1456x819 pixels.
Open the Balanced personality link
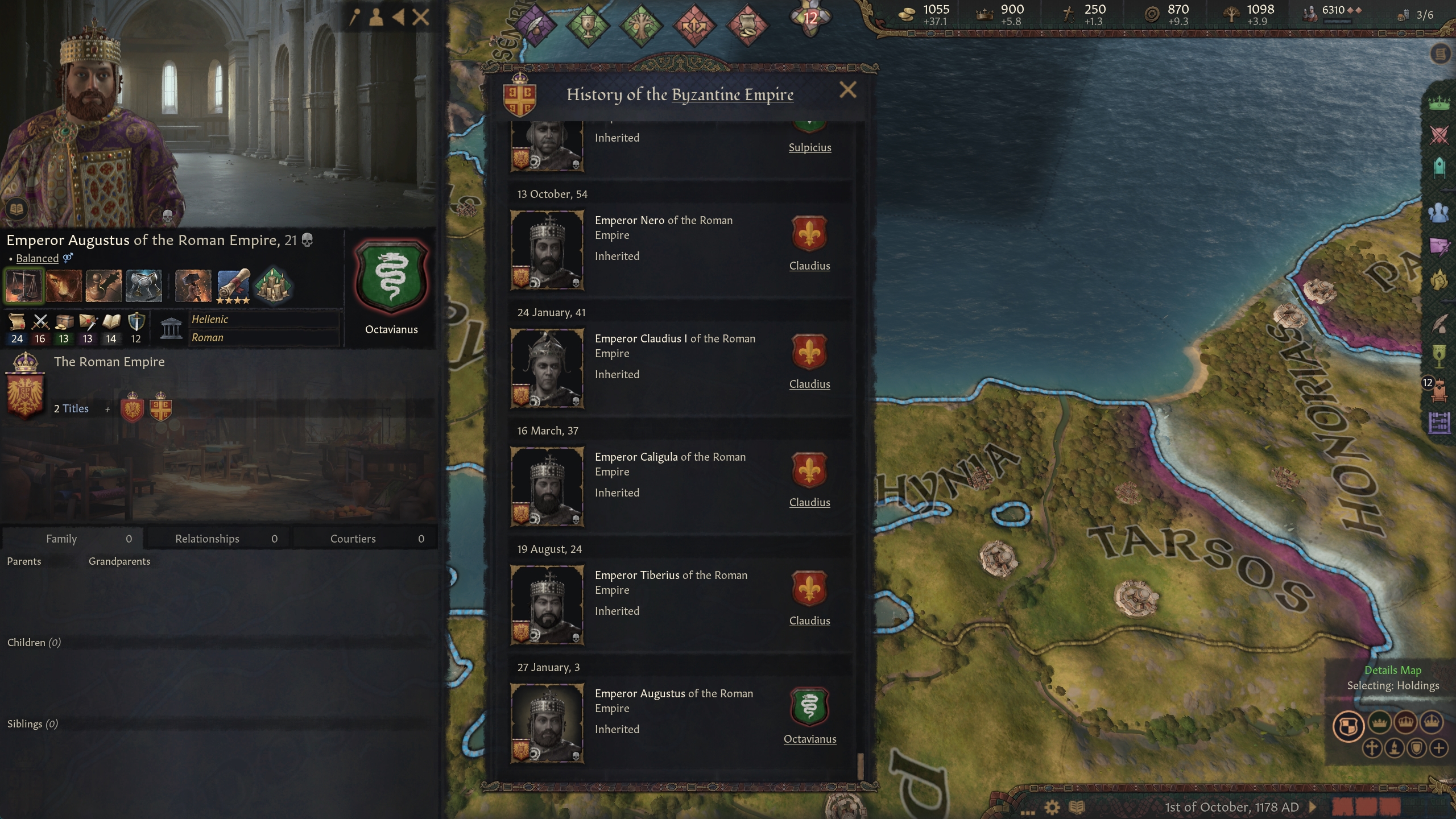point(37,258)
